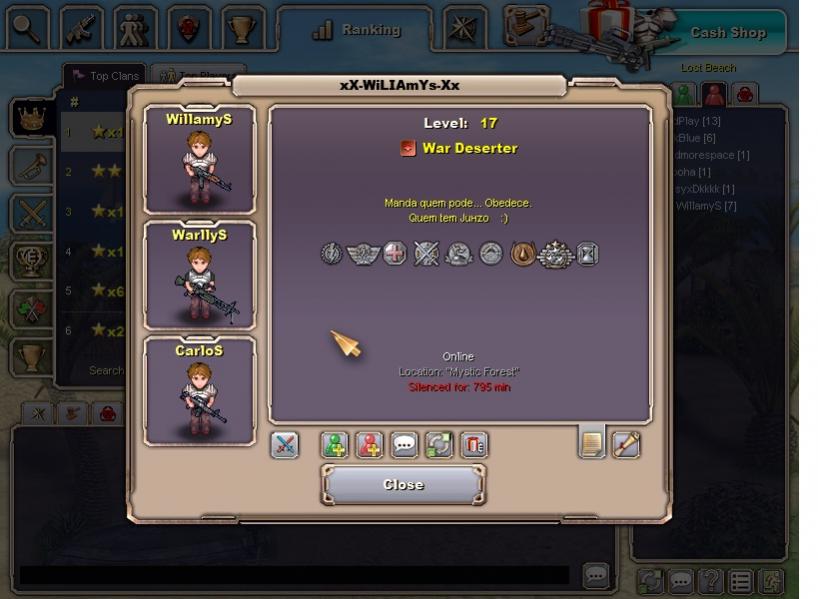Click the red person add button
The height and width of the screenshot is (599, 818).
pos(370,445)
